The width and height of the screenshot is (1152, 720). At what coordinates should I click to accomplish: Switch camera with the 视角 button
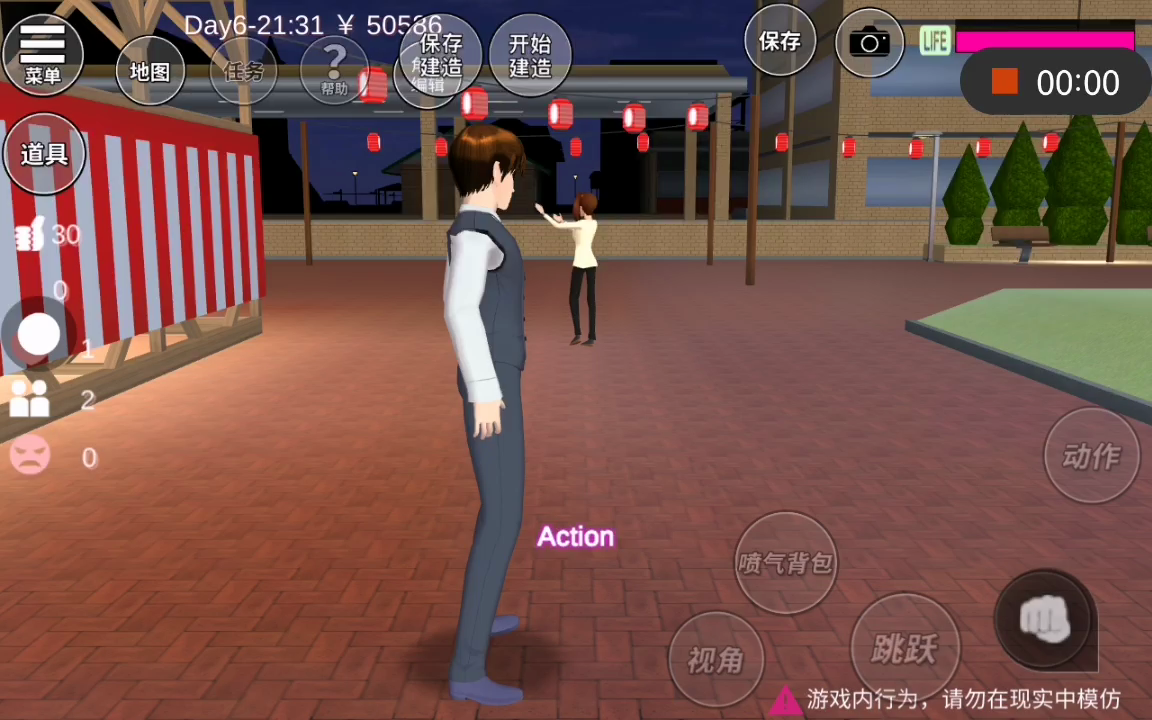pyautogui.click(x=715, y=659)
